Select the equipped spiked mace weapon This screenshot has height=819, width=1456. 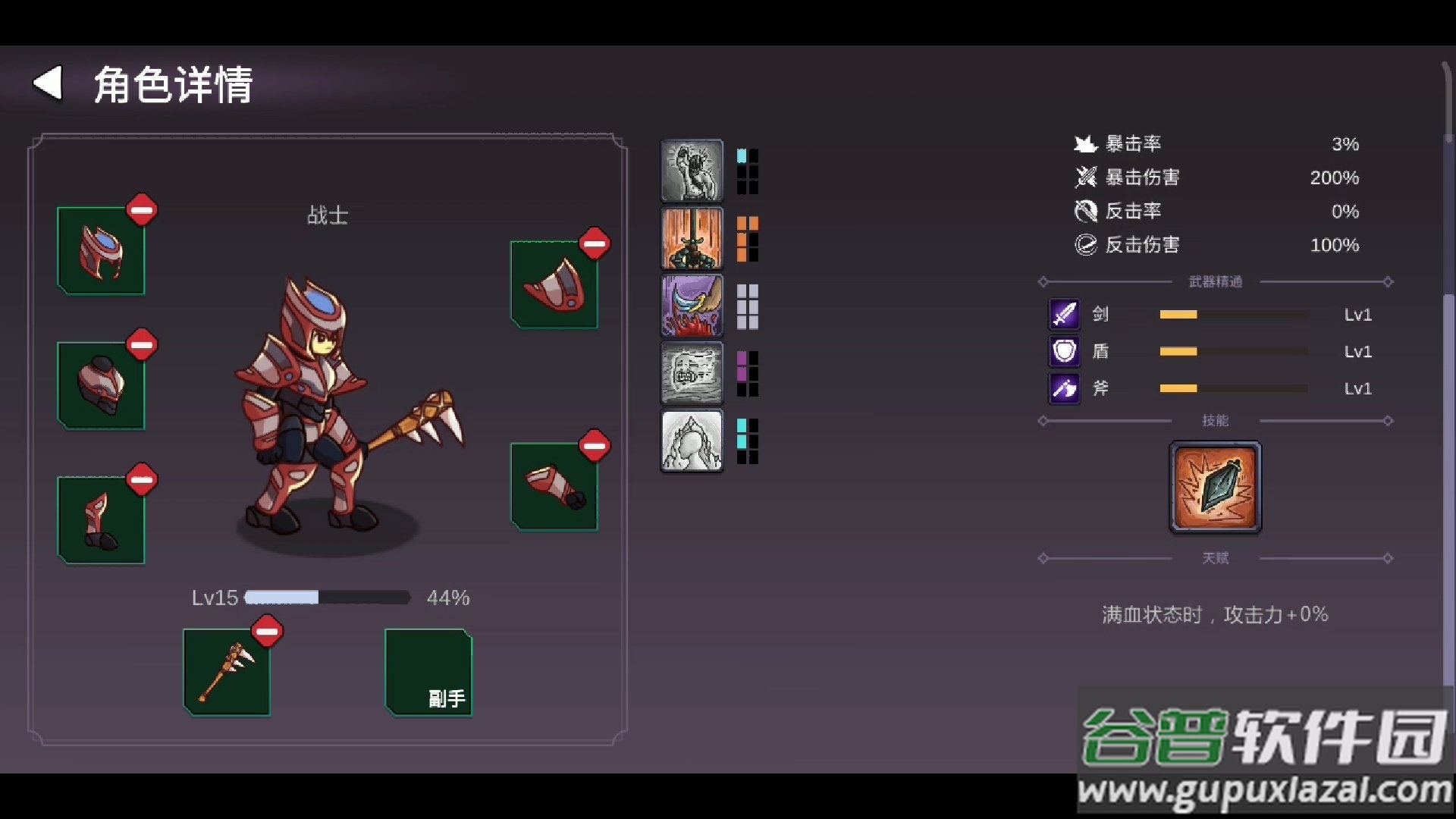point(226,673)
